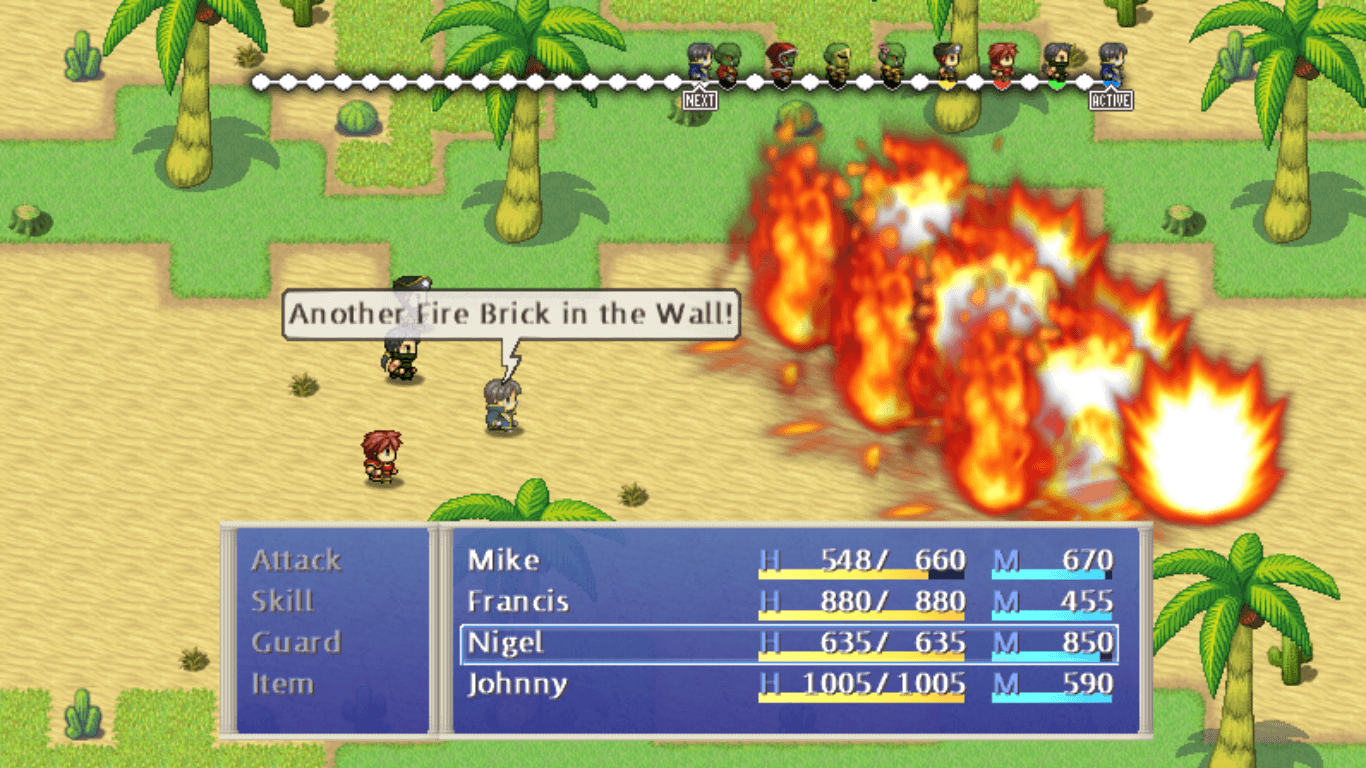Click the NEXT label badge on the turn bar
Screen dimensions: 1366x768
700,100
